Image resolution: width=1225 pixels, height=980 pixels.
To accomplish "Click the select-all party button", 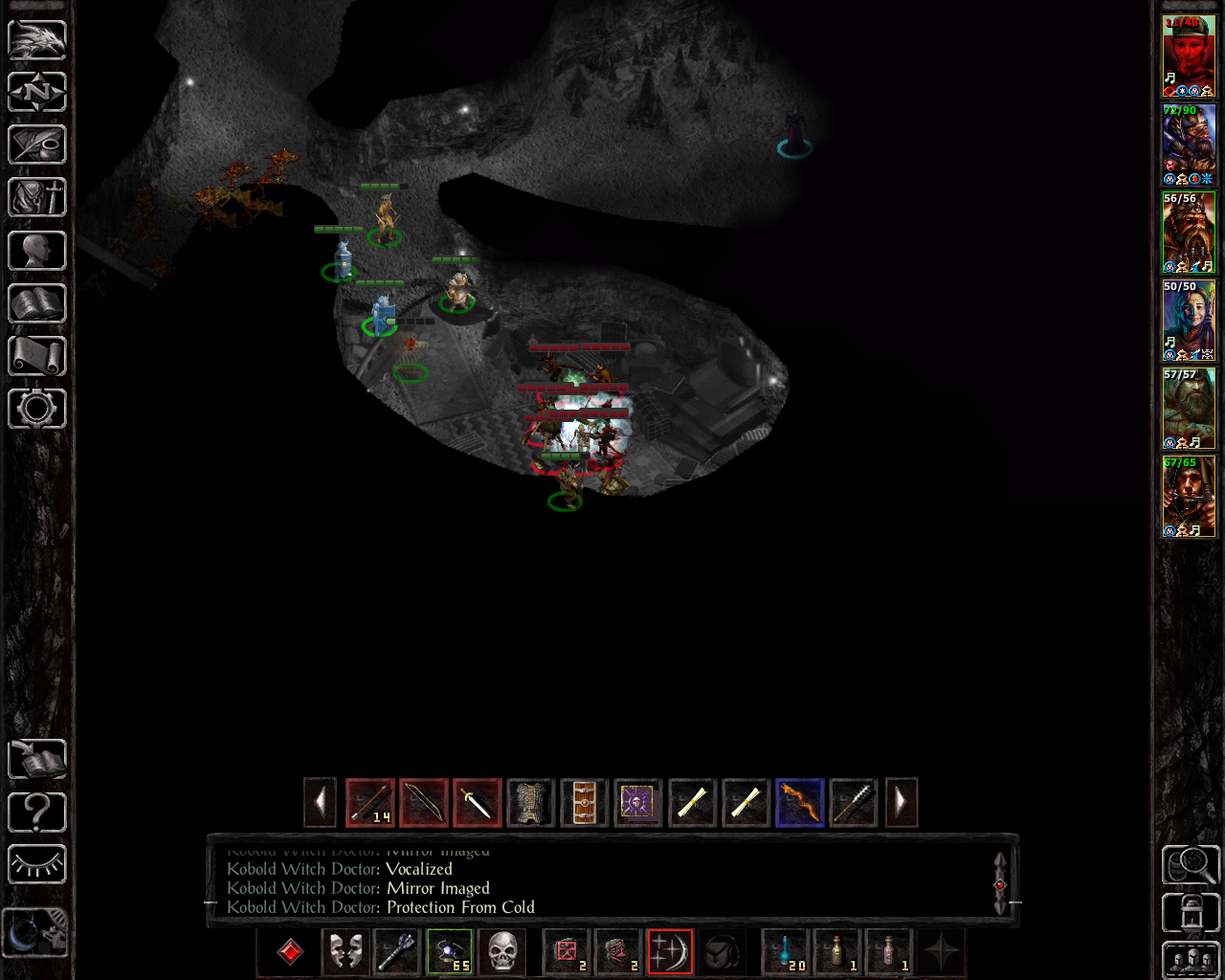I will pyautogui.click(x=1191, y=960).
